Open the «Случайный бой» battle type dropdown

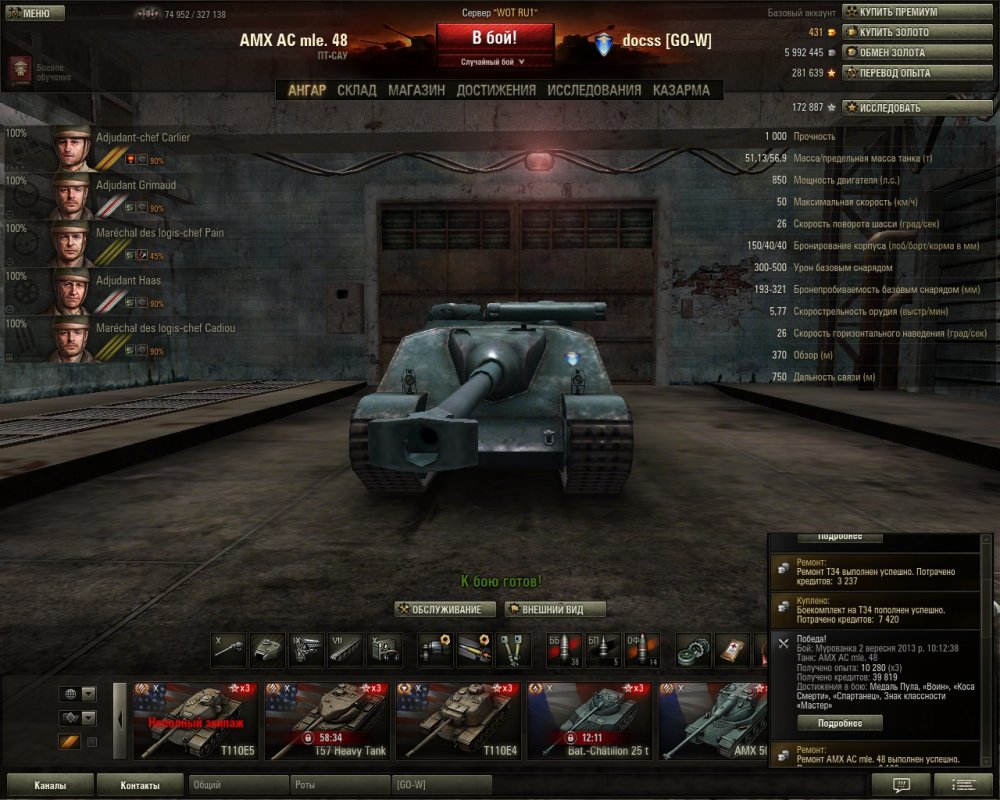(x=494, y=62)
